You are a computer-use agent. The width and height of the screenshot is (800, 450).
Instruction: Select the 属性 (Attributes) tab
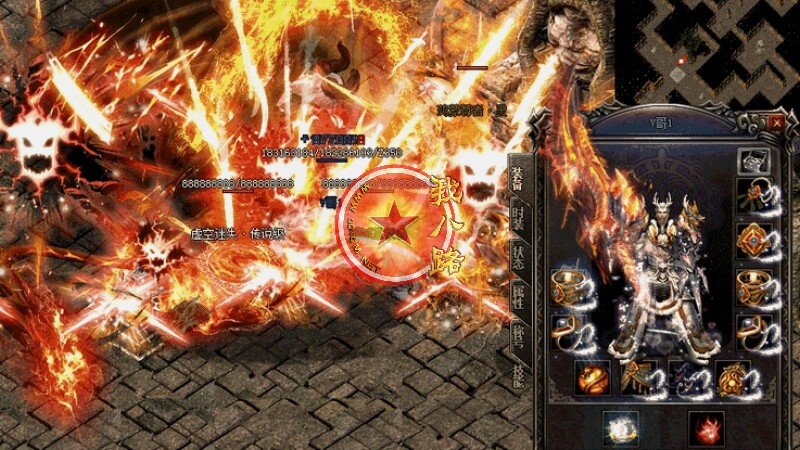518,291
